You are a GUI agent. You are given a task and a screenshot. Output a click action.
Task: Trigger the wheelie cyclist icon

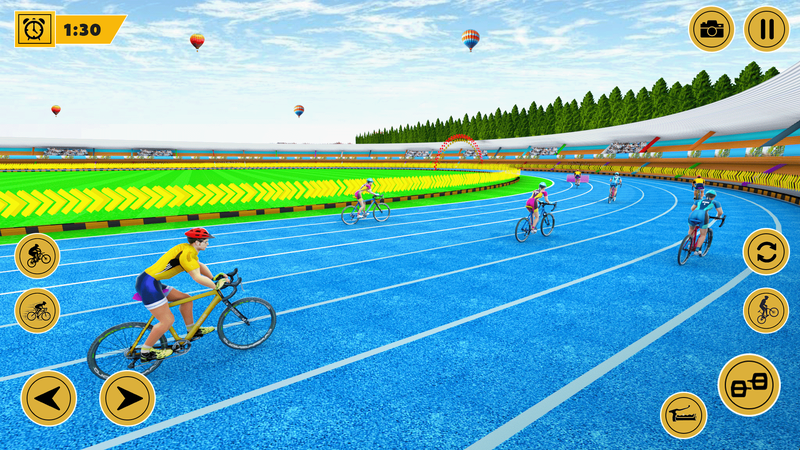[x=766, y=310]
